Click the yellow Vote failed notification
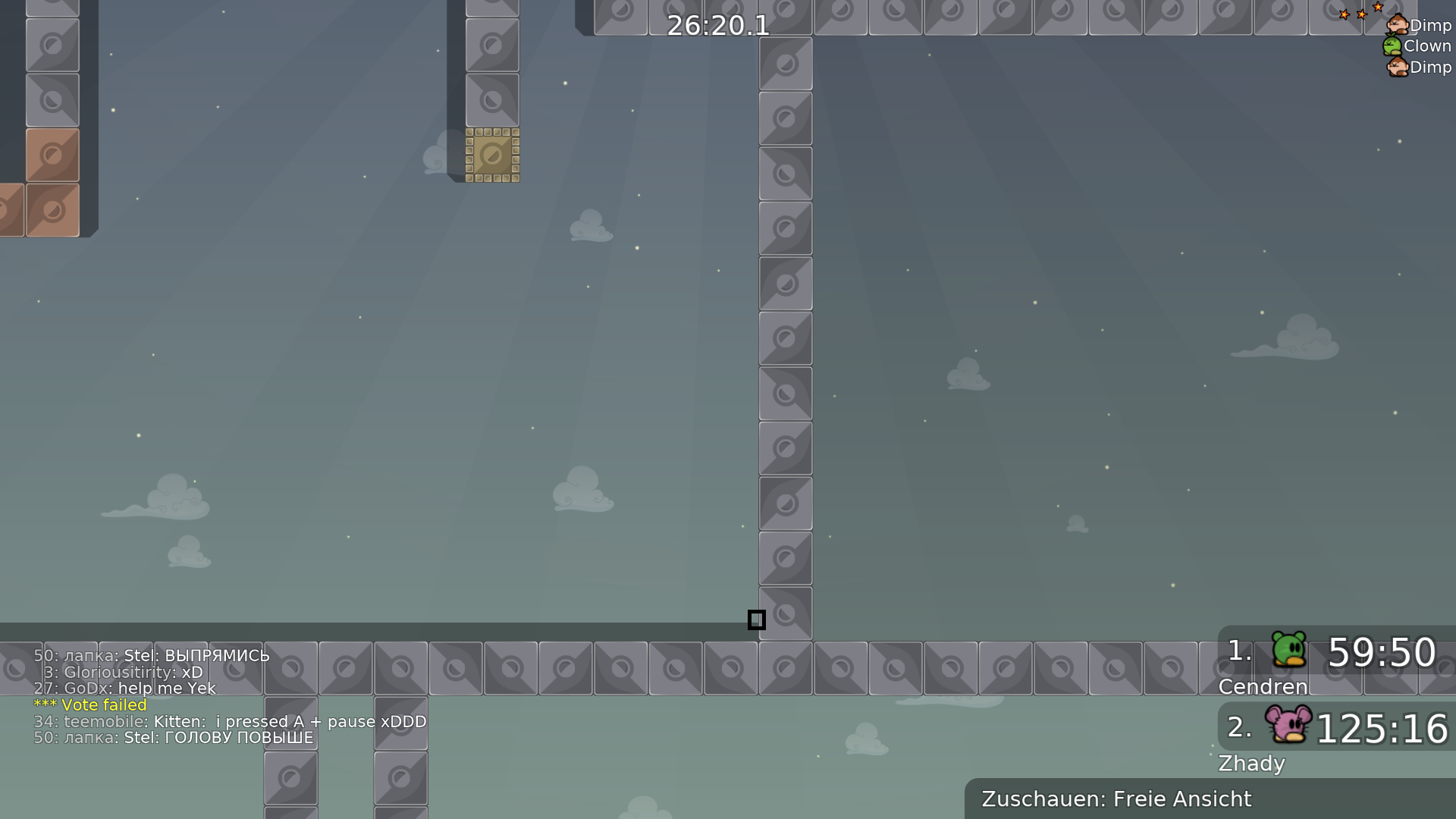Image resolution: width=1456 pixels, height=819 pixels. pos(90,704)
